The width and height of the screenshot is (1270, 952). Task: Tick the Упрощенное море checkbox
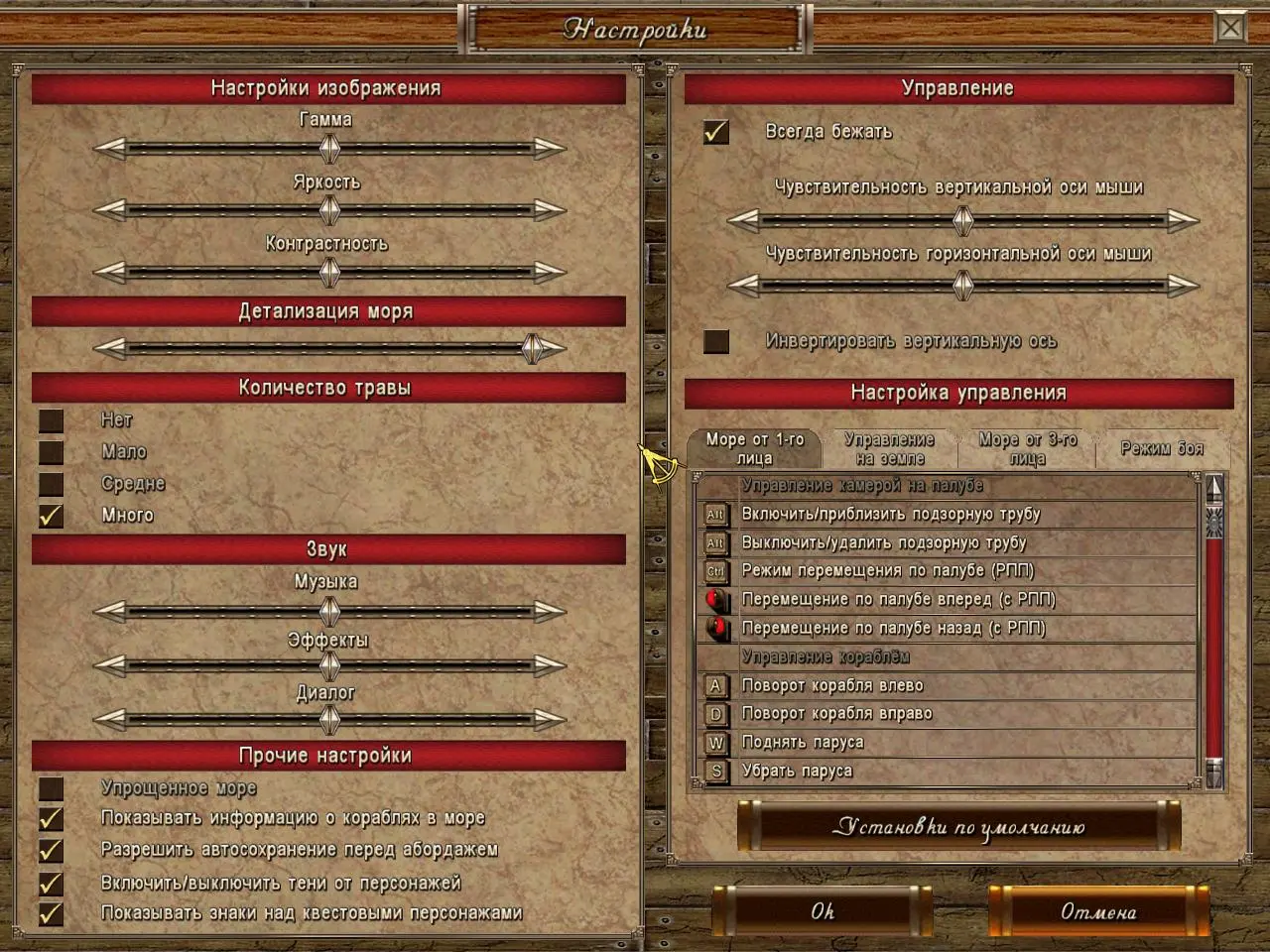click(52, 788)
